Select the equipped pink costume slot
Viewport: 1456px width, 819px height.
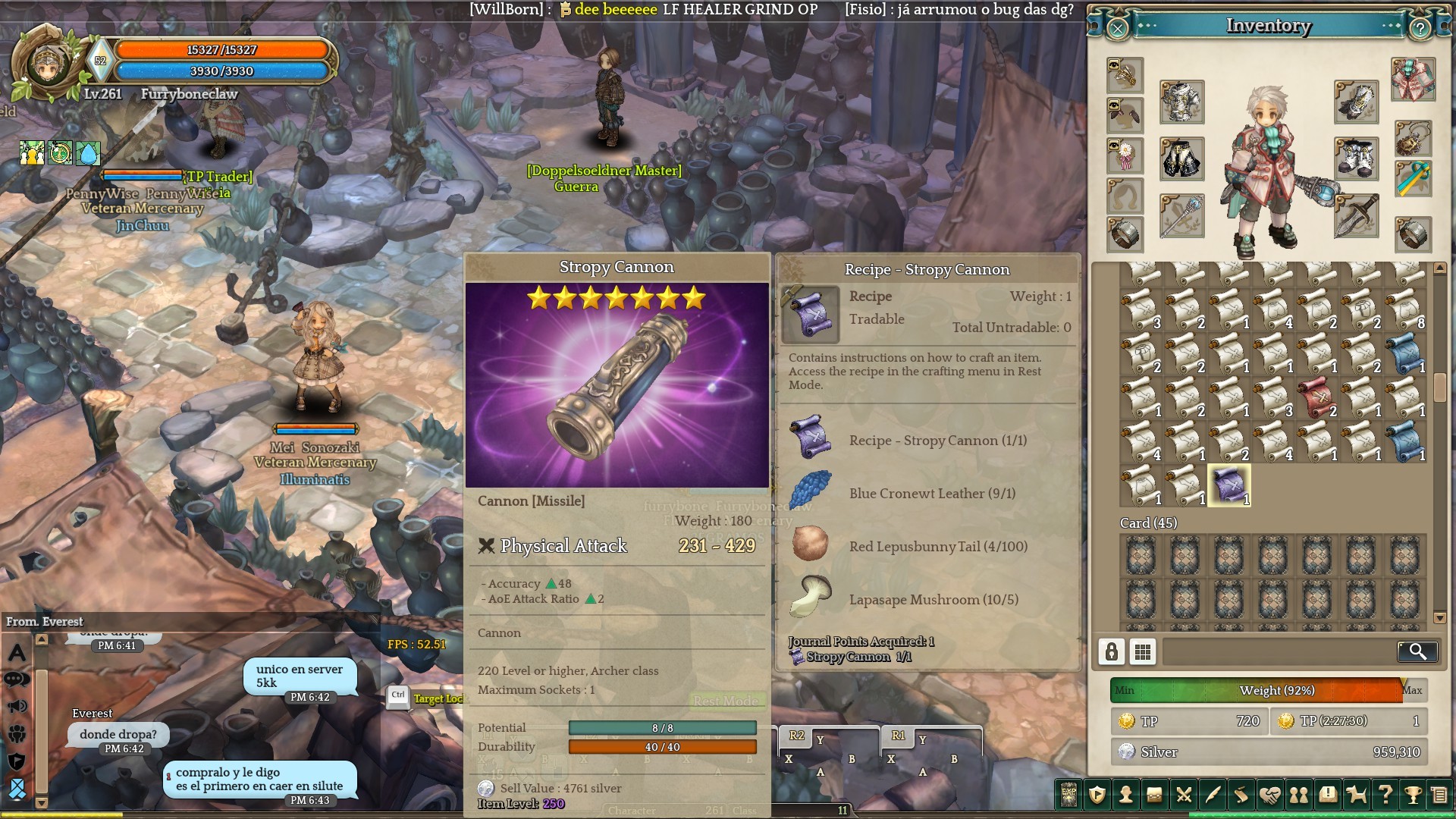tap(1413, 80)
